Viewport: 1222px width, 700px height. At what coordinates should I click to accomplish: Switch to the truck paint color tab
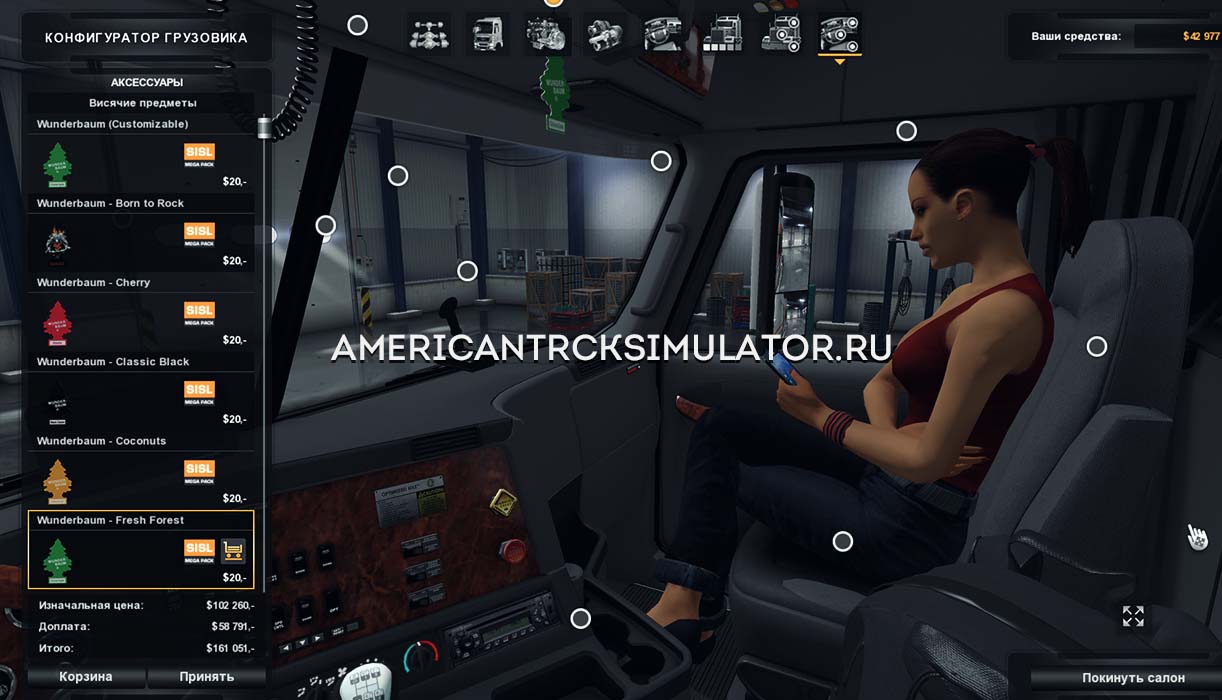[722, 35]
